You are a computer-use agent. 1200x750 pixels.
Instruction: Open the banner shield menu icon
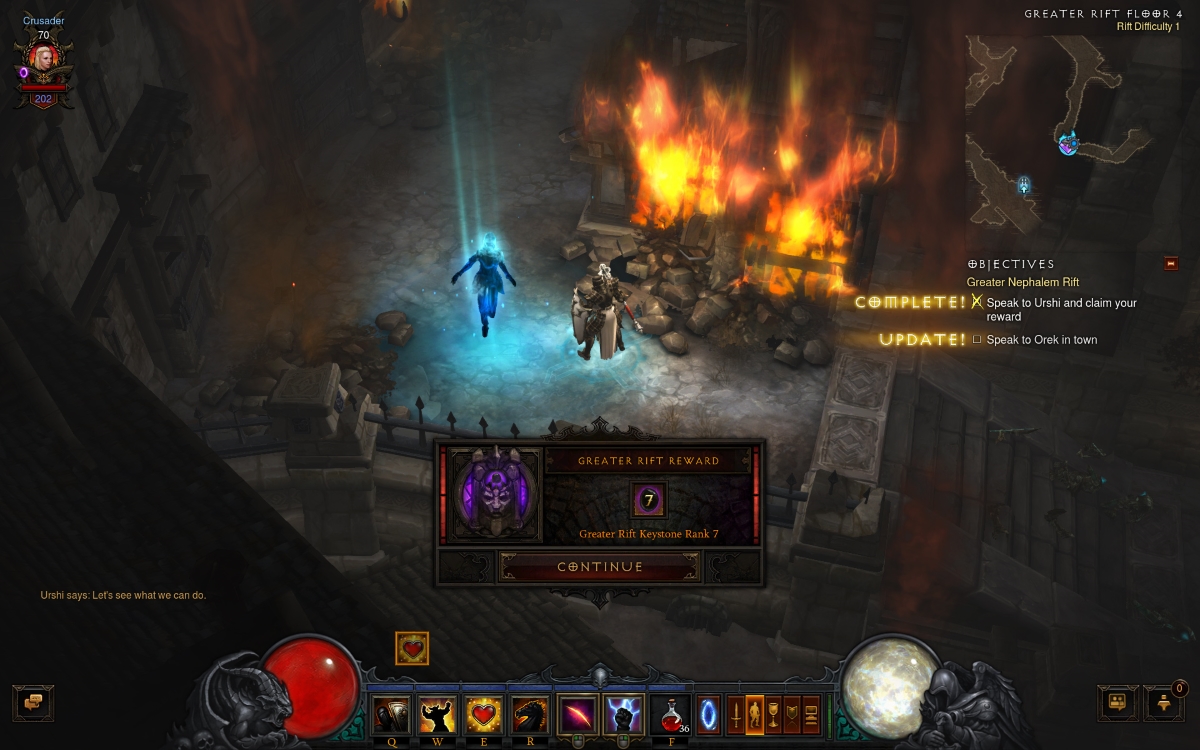pyautogui.click(x=792, y=715)
